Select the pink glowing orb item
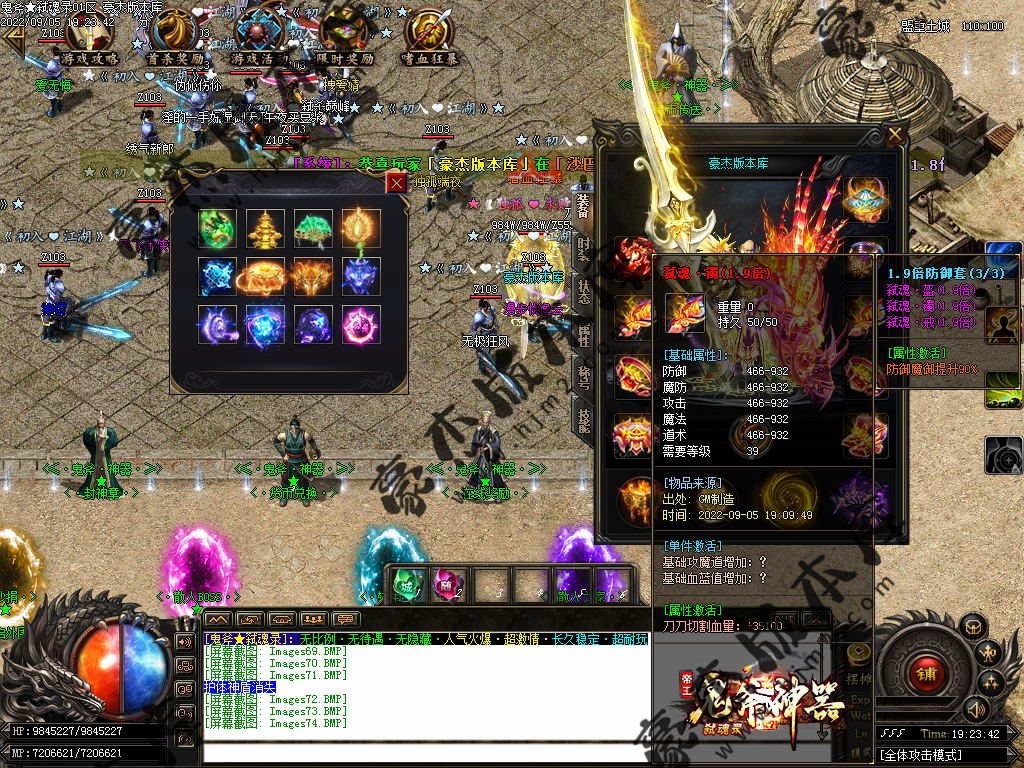The image size is (1024, 768). pyautogui.click(x=361, y=325)
